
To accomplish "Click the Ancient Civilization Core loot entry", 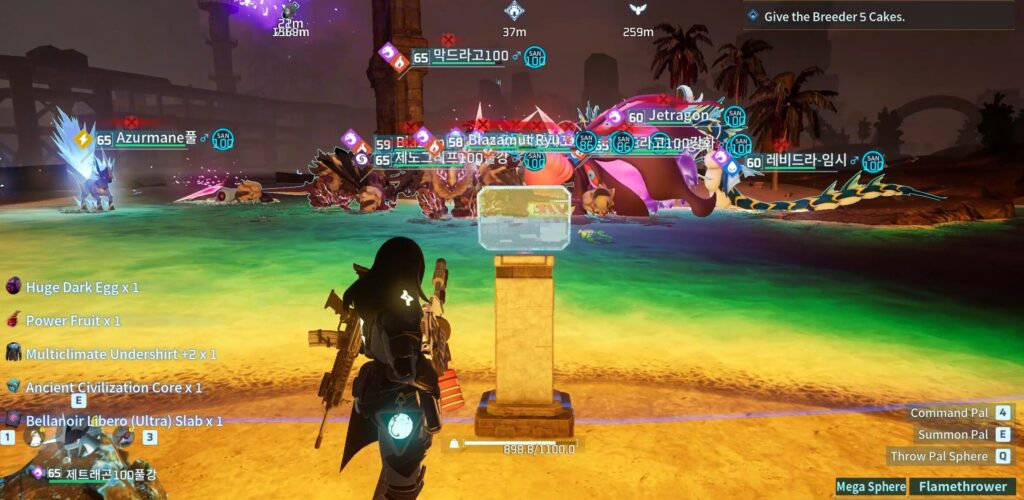I will (113, 387).
